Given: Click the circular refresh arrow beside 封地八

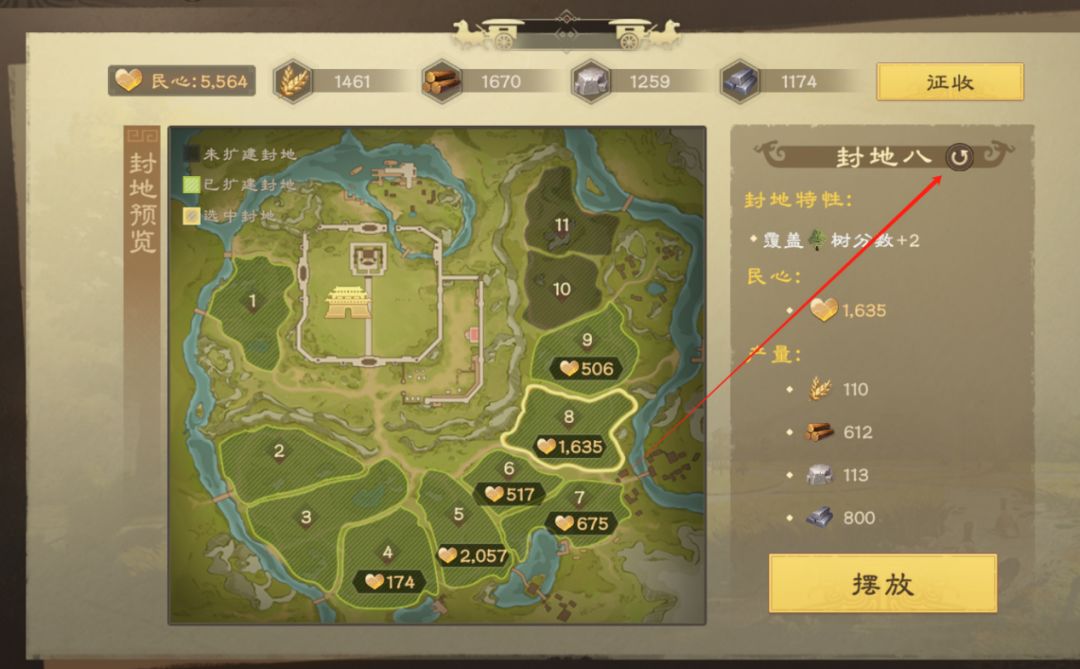Looking at the screenshot, I should tap(959, 157).
